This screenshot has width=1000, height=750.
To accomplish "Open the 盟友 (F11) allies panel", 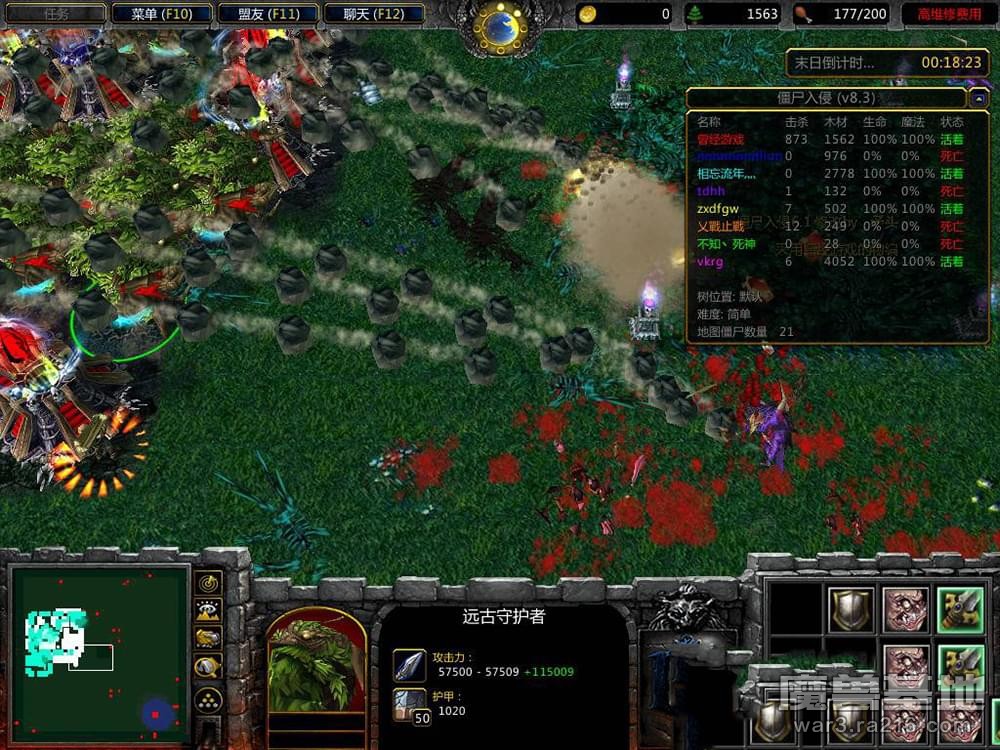I will [x=268, y=14].
